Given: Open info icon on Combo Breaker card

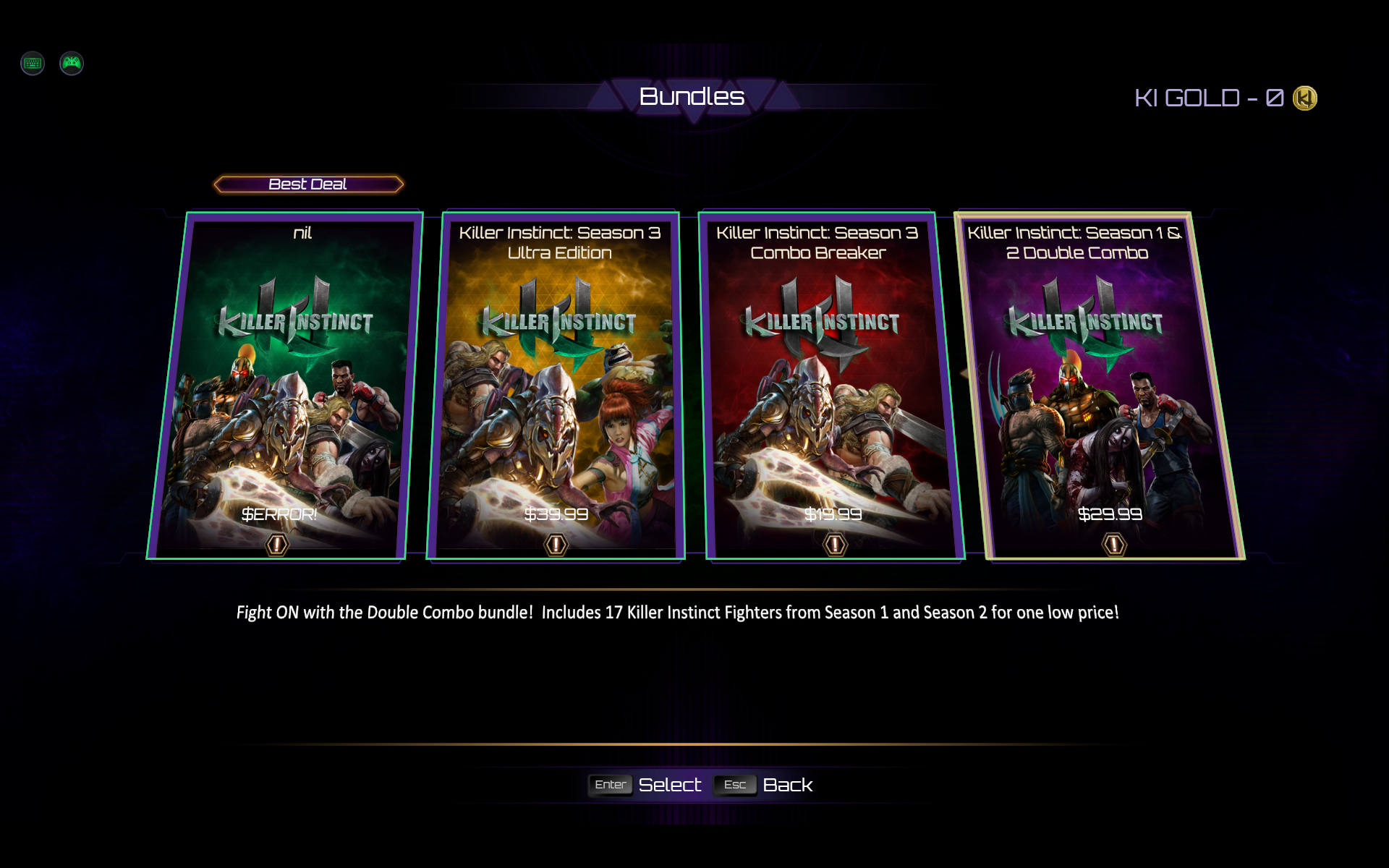Looking at the screenshot, I should [835, 544].
